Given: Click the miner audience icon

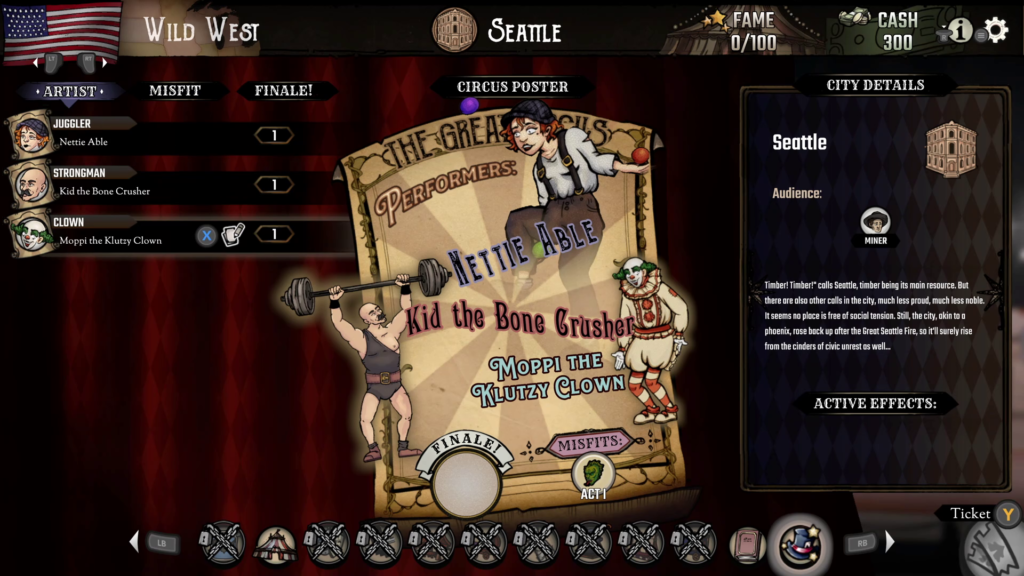Looking at the screenshot, I should point(875,223).
